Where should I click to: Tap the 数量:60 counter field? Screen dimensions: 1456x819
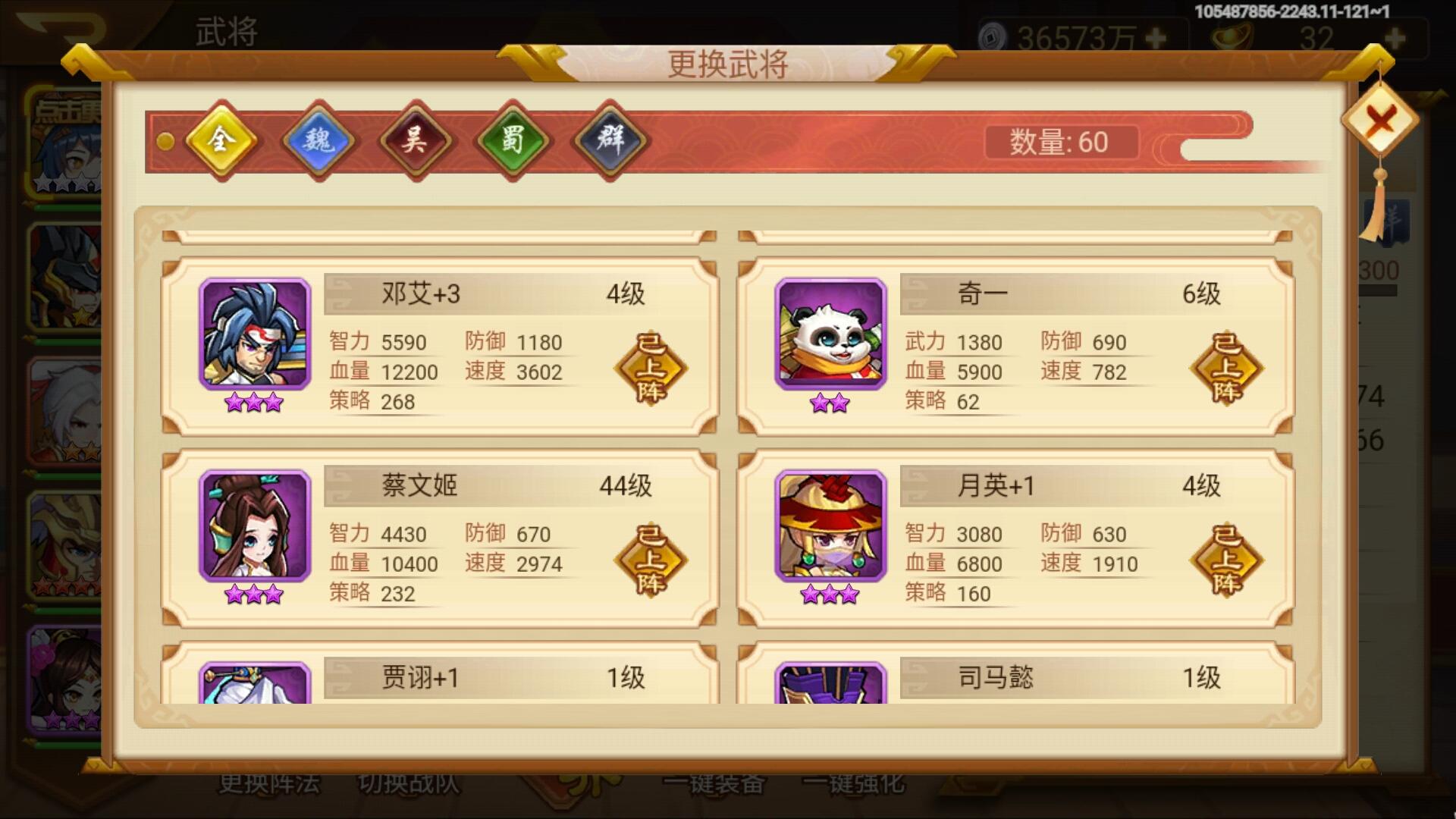pos(1062,143)
